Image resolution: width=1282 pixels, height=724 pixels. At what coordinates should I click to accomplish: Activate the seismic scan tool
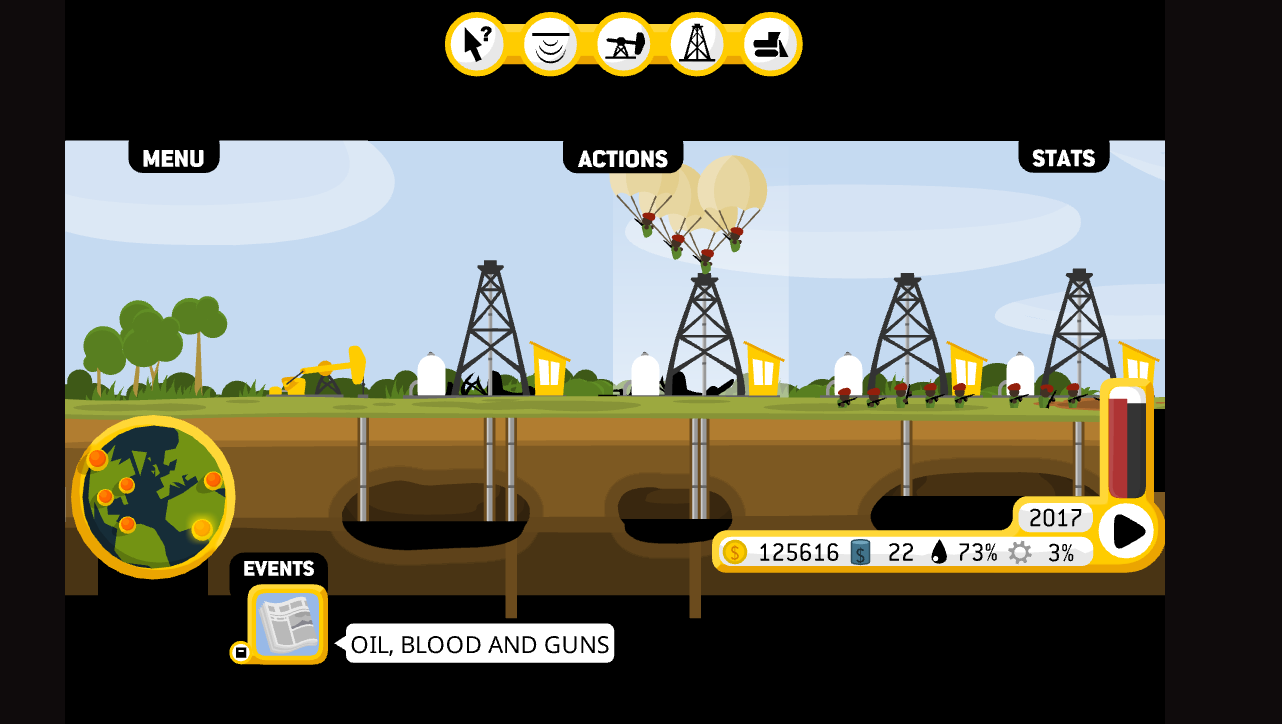[550, 44]
